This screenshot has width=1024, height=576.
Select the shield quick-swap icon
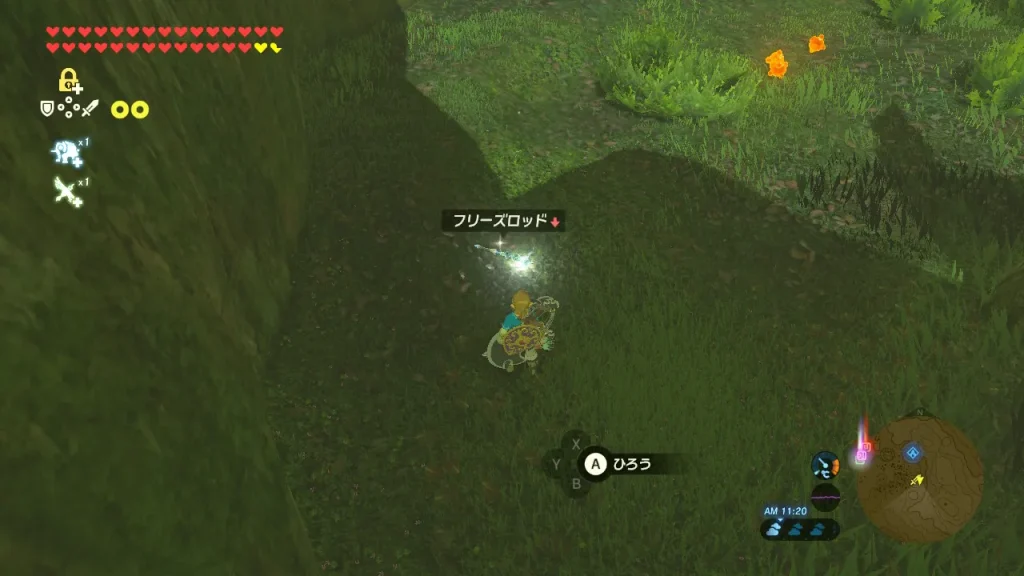46,108
